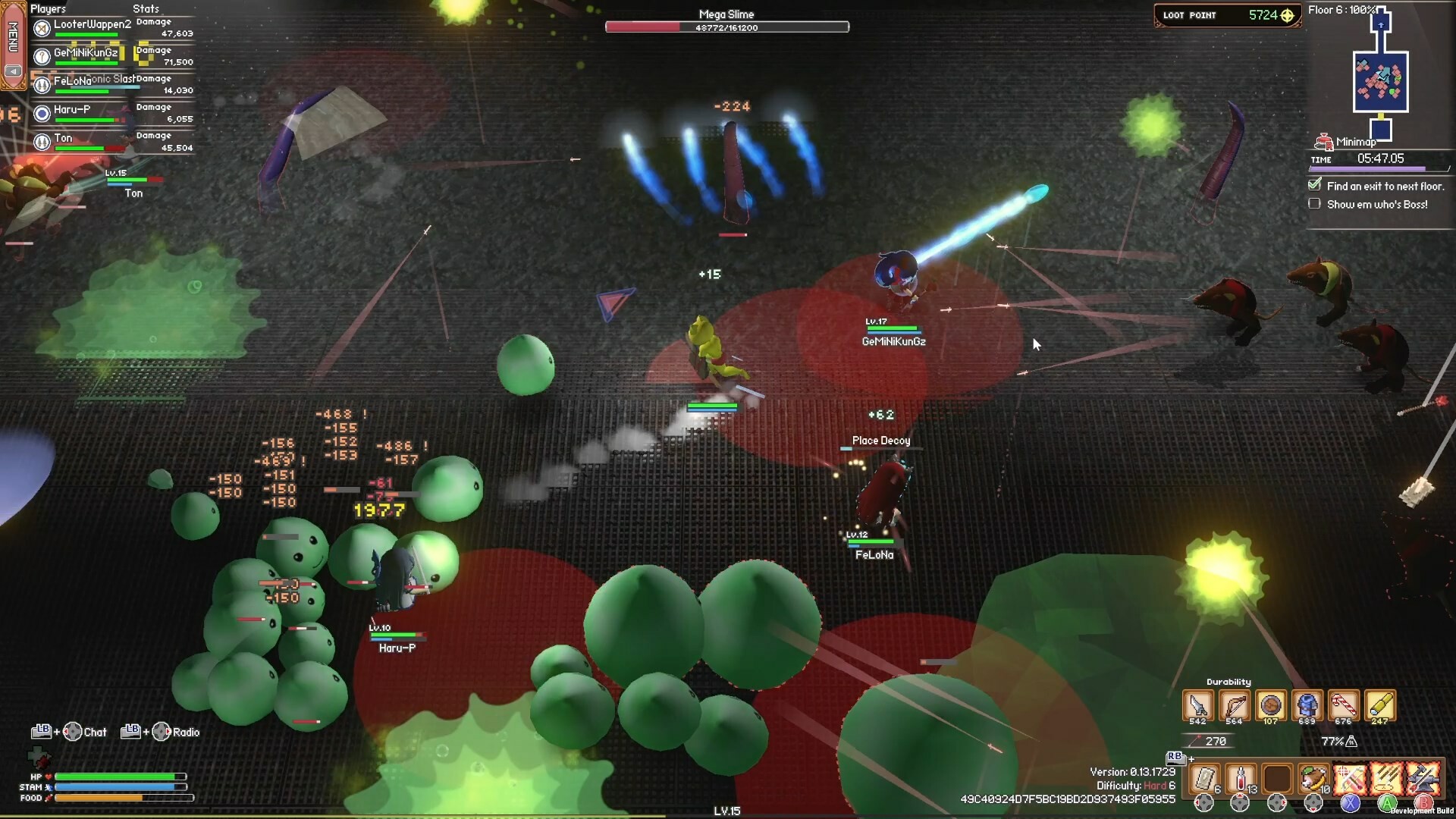
Task: Click the anvil crafting recipe card
Action: 1423,780
